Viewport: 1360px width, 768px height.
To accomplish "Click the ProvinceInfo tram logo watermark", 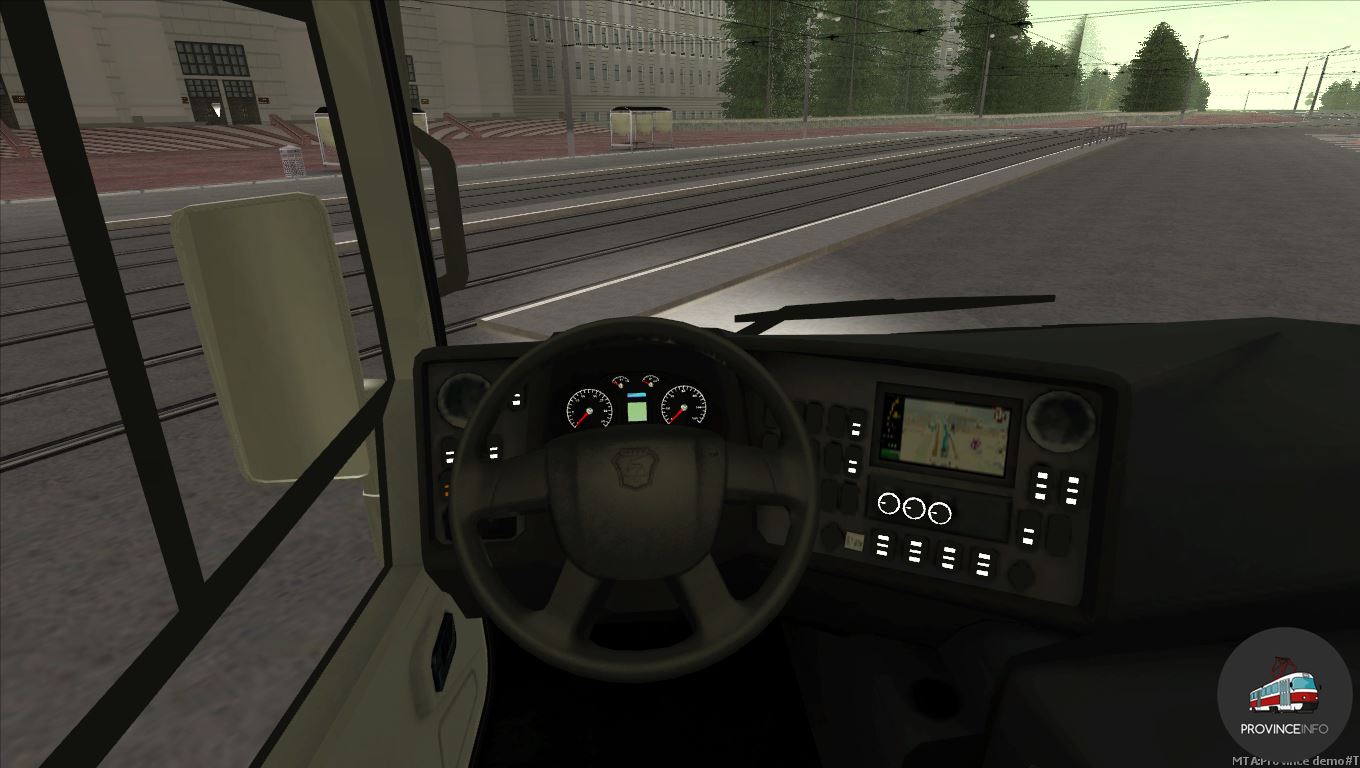I will (1284, 694).
